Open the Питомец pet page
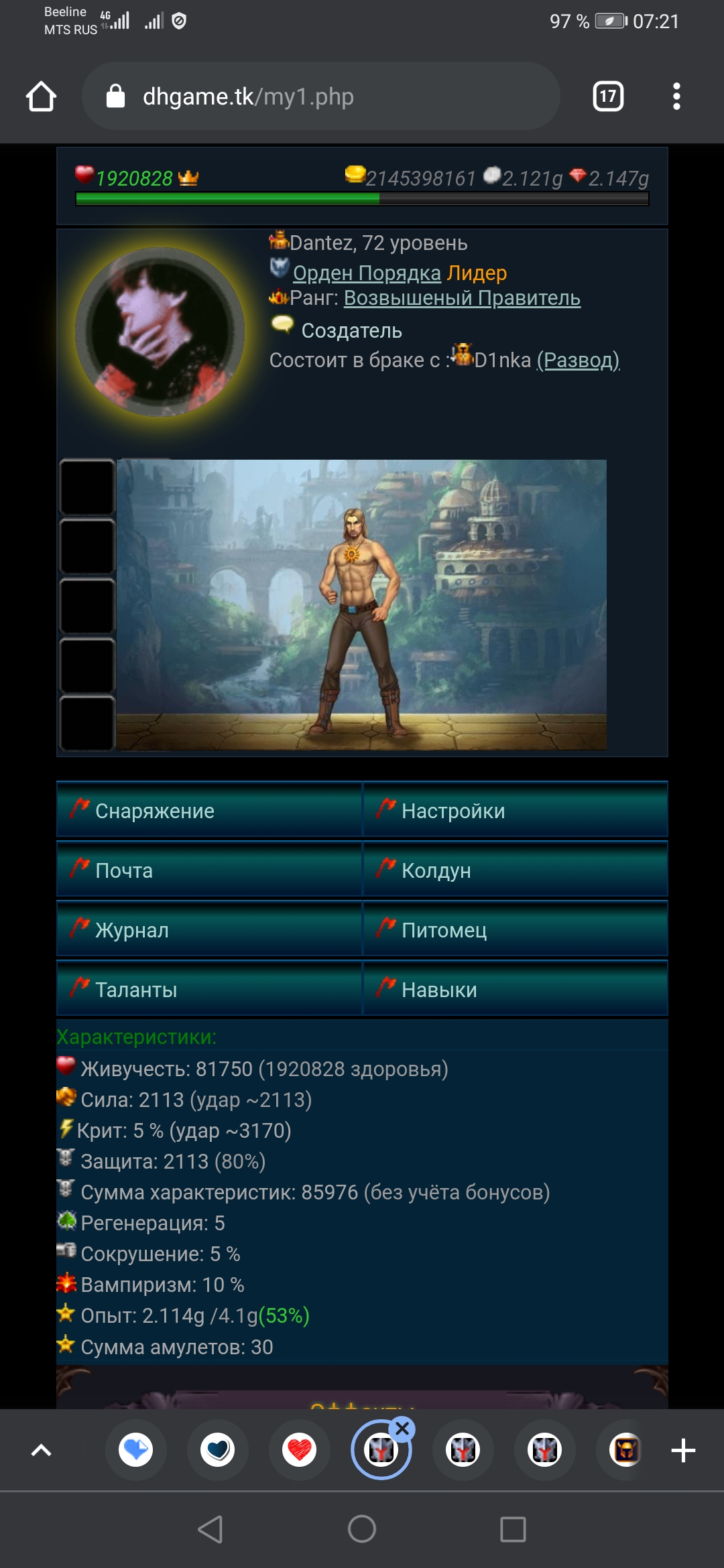 click(x=515, y=929)
